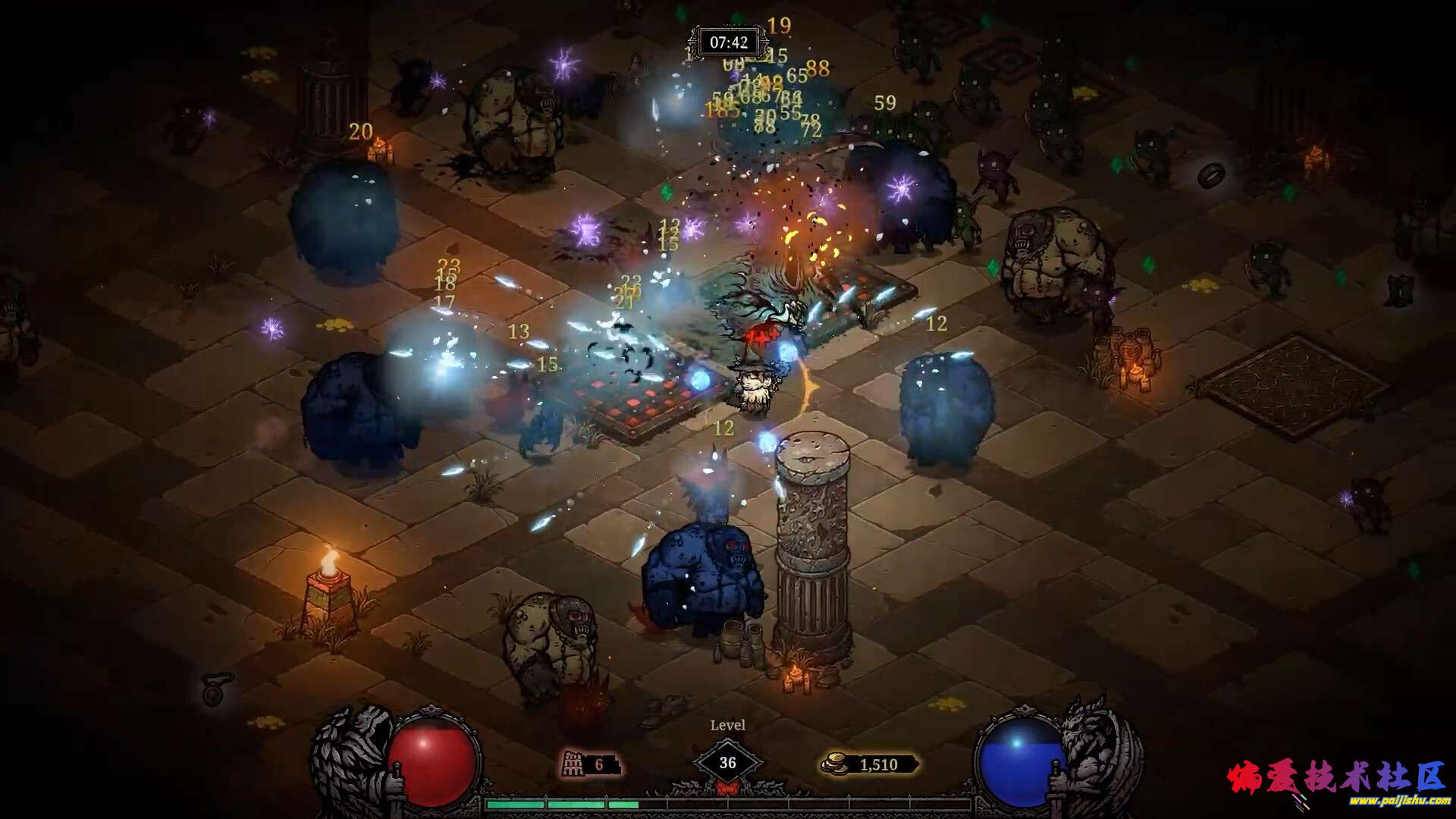Open the www.pajjishu.com watermark link

tap(1401, 801)
